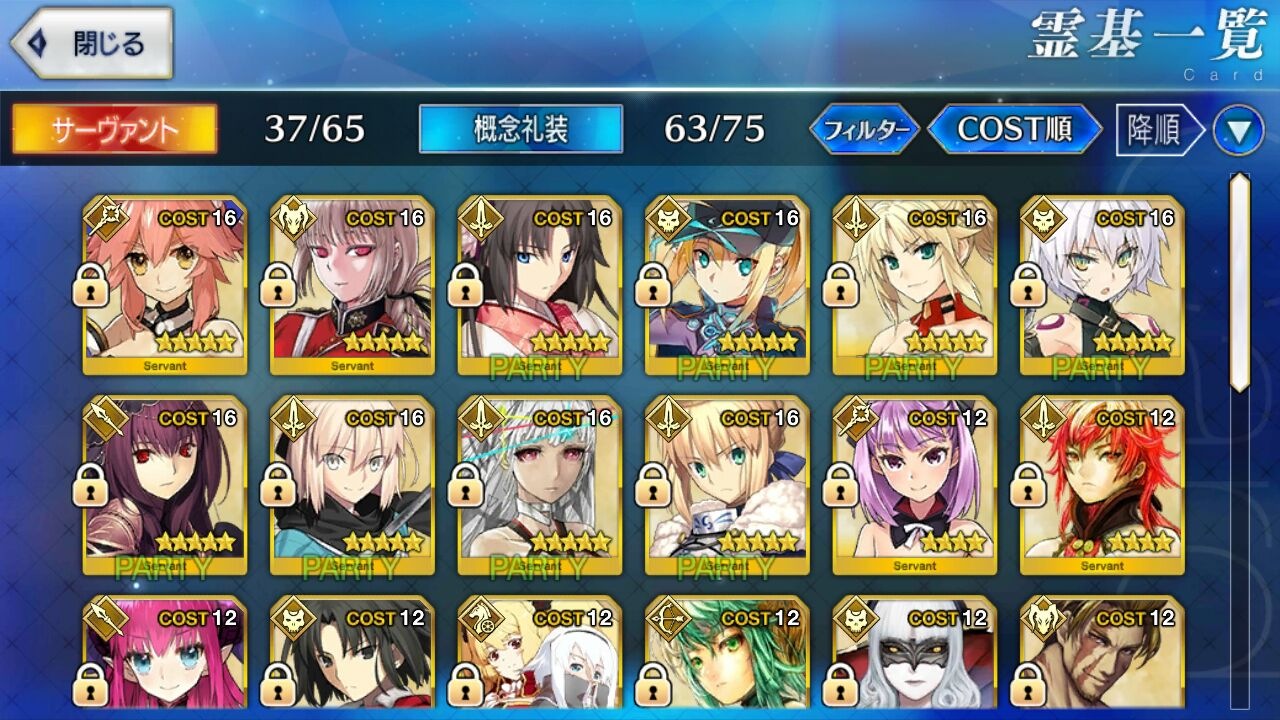Select the green-haired archer servant card
The height and width of the screenshot is (720, 1280).
point(727,655)
